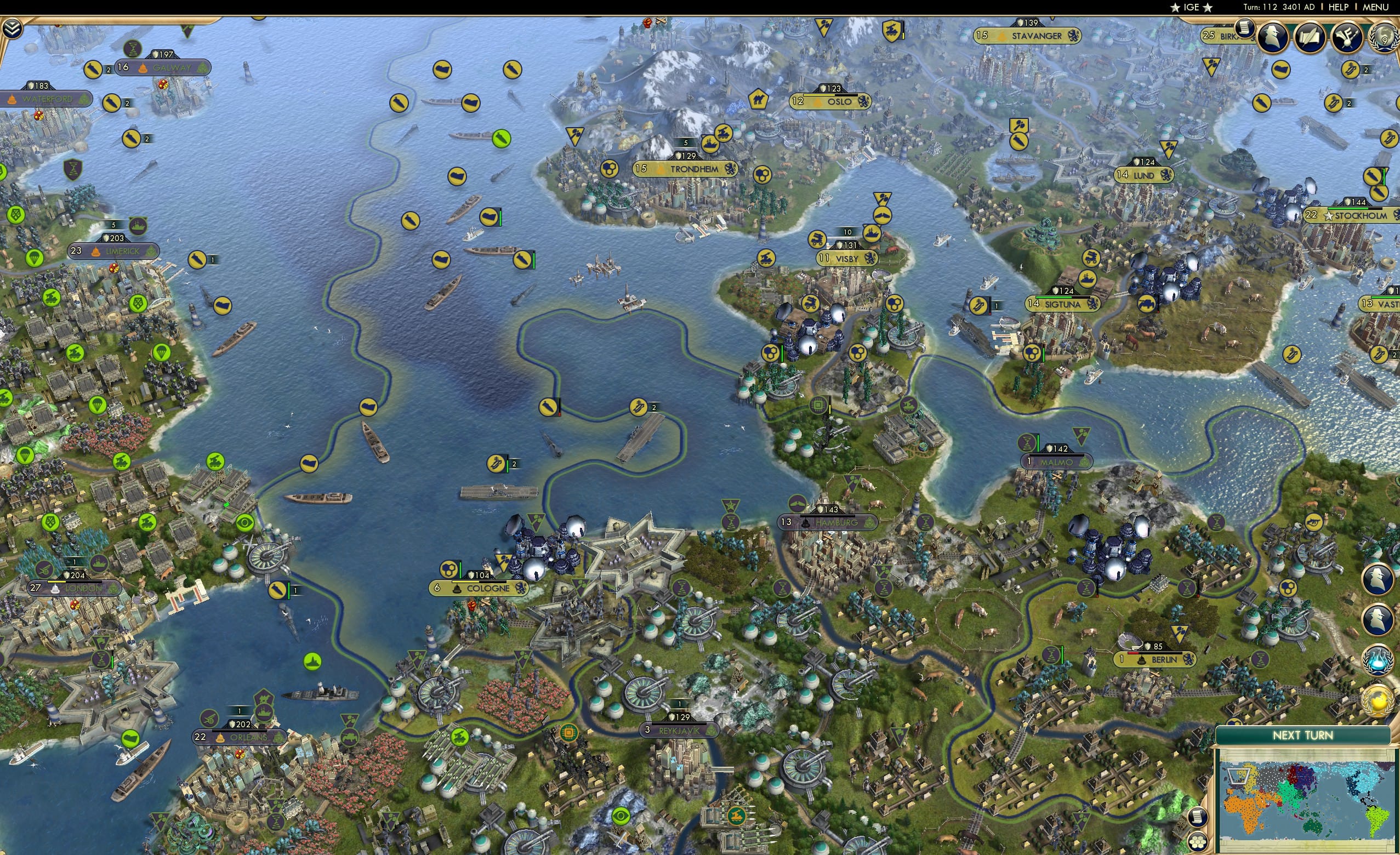The width and height of the screenshot is (1400, 855).
Task: Select the Stockholm city banner
Action: pyautogui.click(x=1351, y=216)
